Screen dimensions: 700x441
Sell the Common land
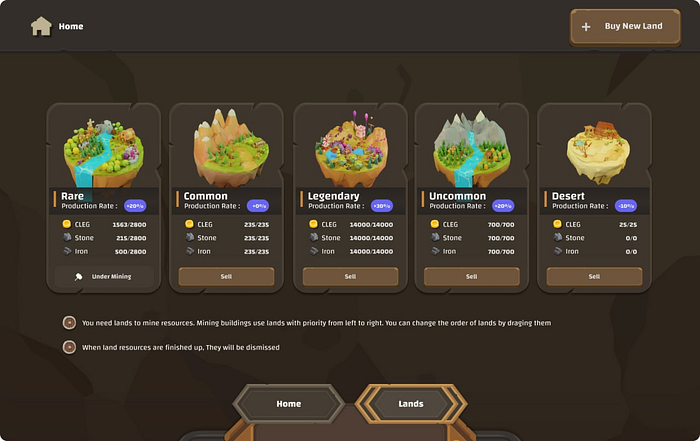[x=226, y=276]
